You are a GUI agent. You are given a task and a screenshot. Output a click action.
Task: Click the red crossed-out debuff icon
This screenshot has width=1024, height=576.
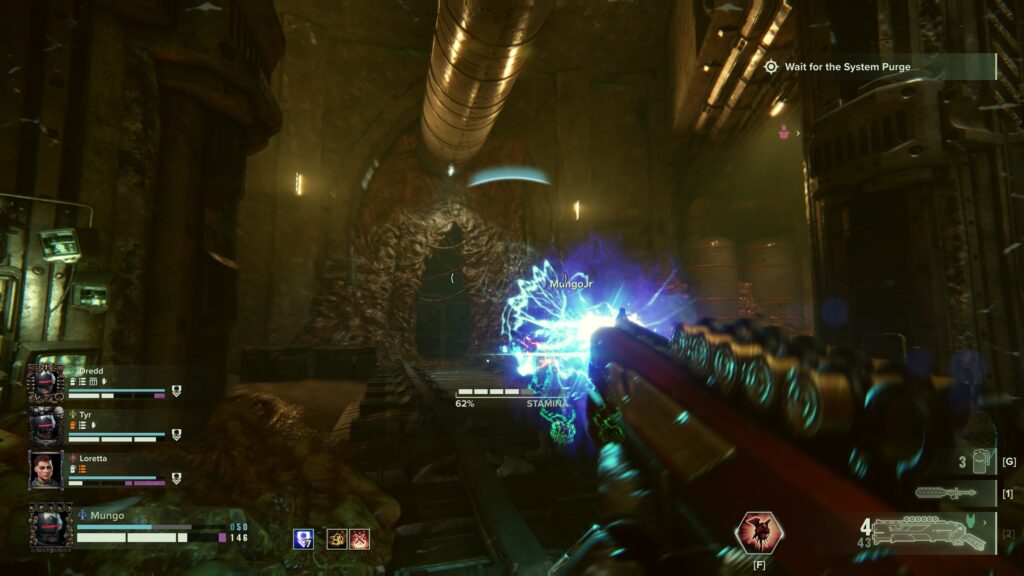tap(360, 539)
